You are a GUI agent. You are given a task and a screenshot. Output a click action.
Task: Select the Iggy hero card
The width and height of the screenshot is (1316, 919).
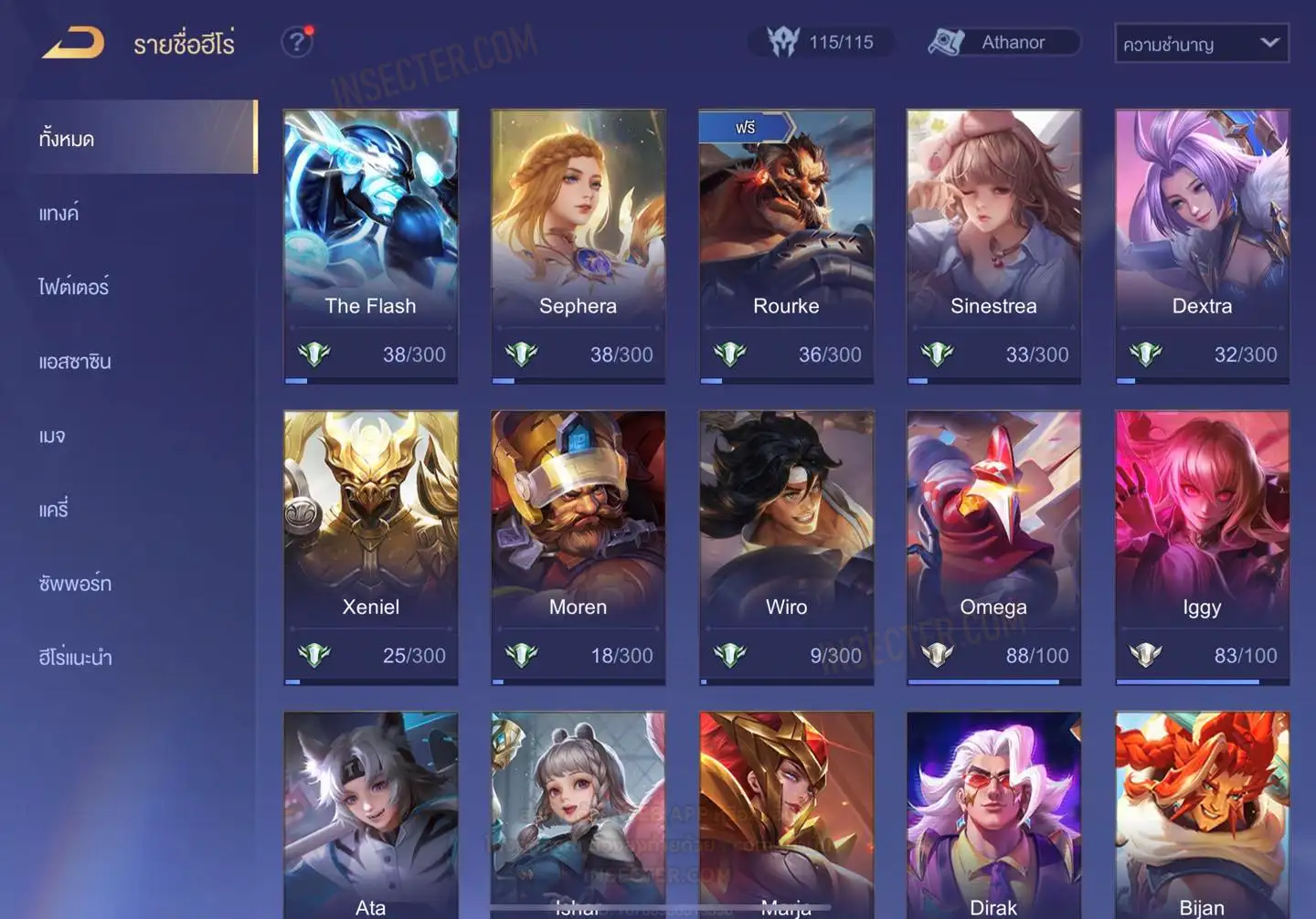(1202, 546)
